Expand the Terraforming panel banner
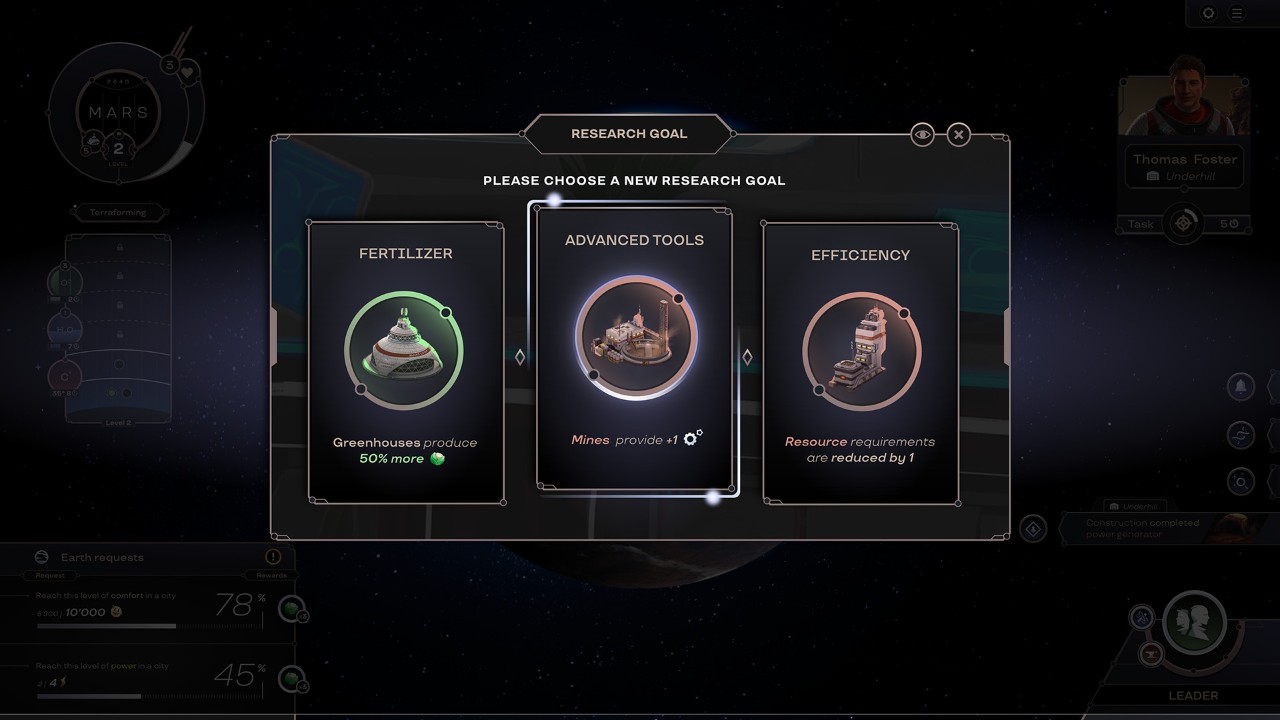This screenshot has width=1280, height=720. coord(119,212)
